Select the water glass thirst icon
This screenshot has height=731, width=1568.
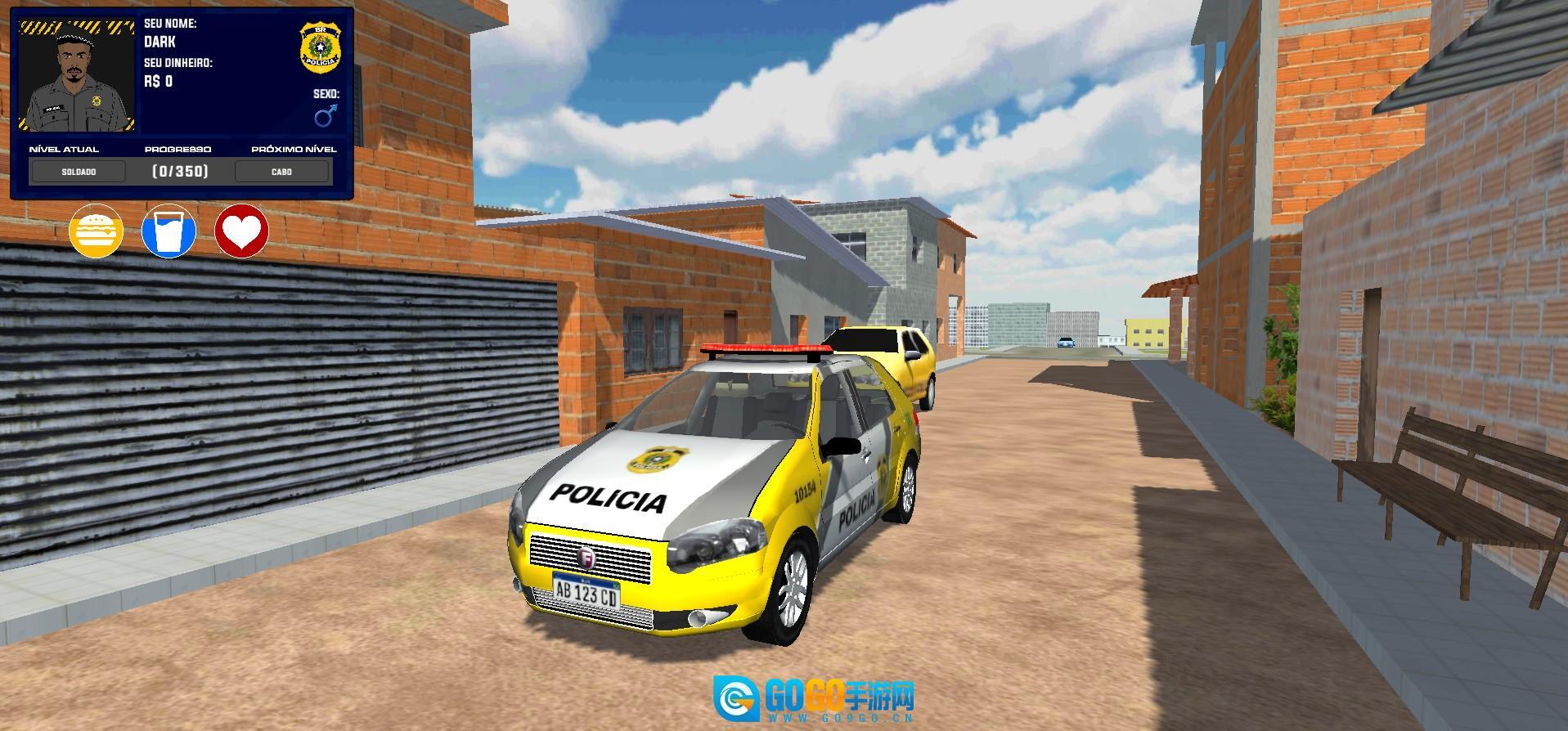tap(169, 231)
